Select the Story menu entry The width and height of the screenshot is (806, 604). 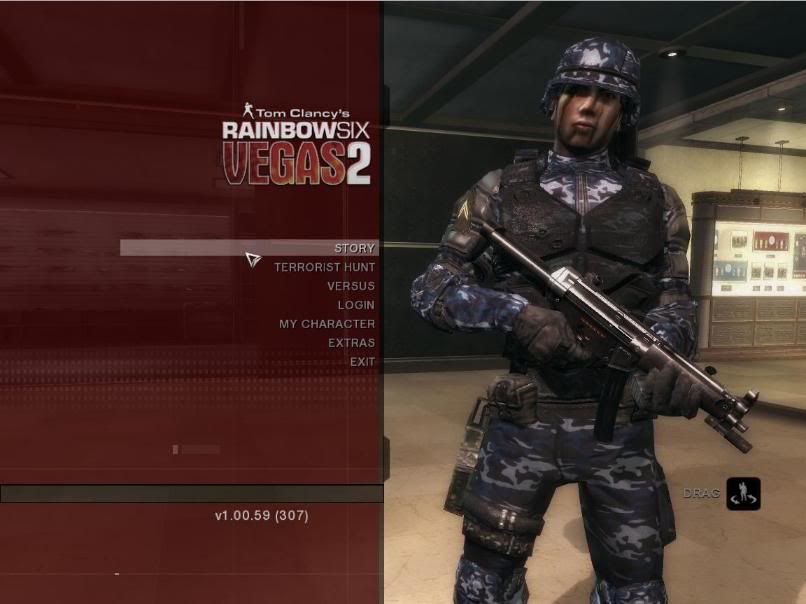tap(354, 248)
